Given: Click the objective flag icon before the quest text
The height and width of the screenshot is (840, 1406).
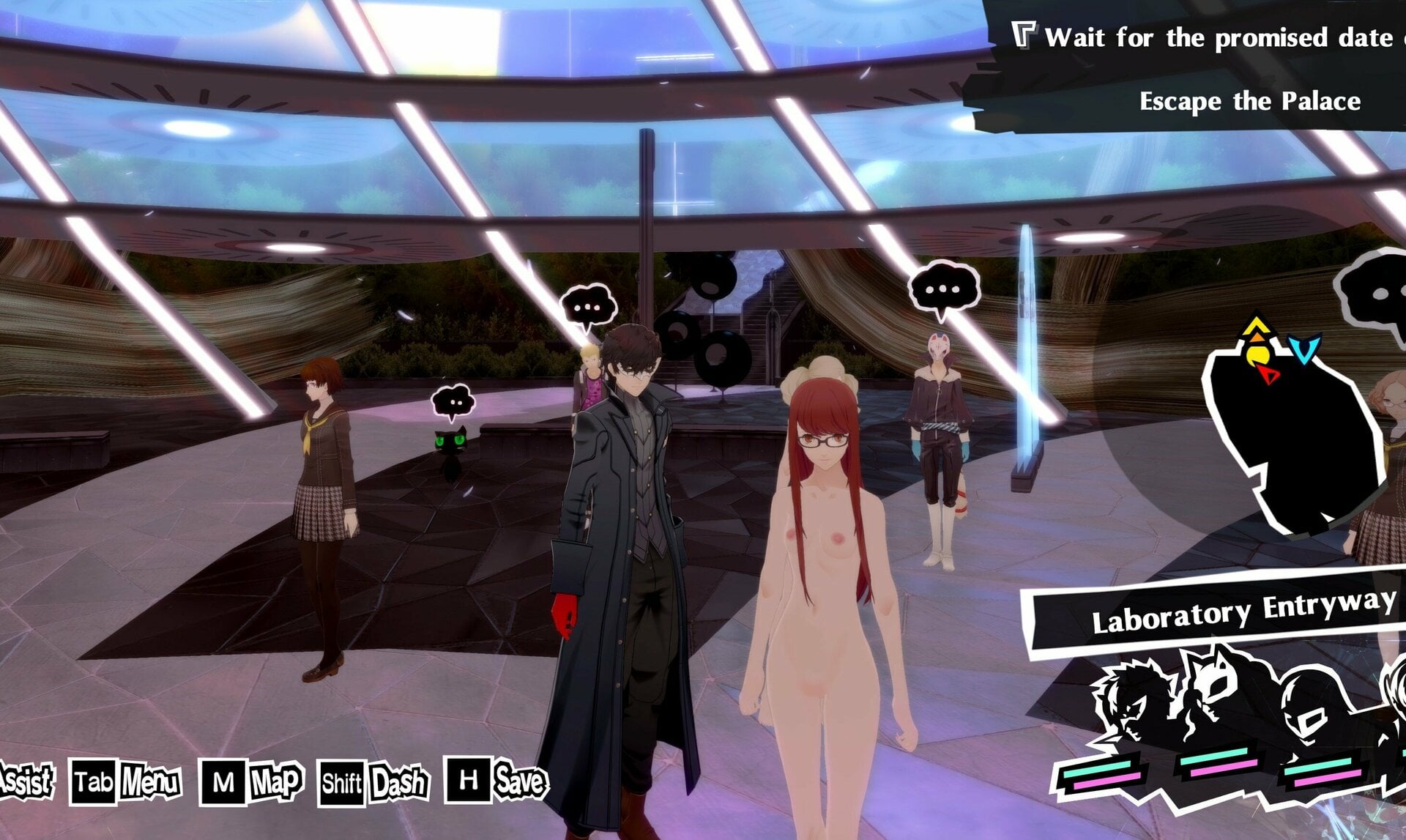Looking at the screenshot, I should click(1025, 34).
